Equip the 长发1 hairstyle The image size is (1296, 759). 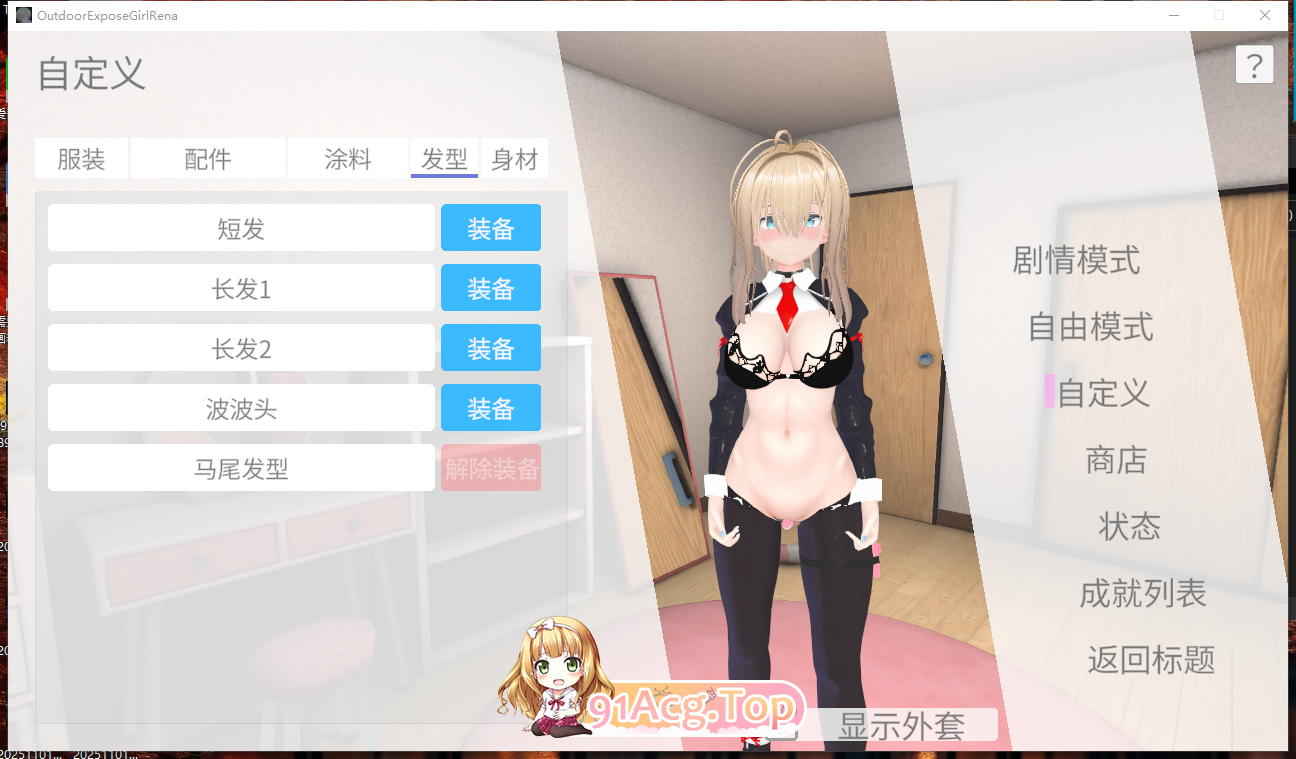coord(491,287)
